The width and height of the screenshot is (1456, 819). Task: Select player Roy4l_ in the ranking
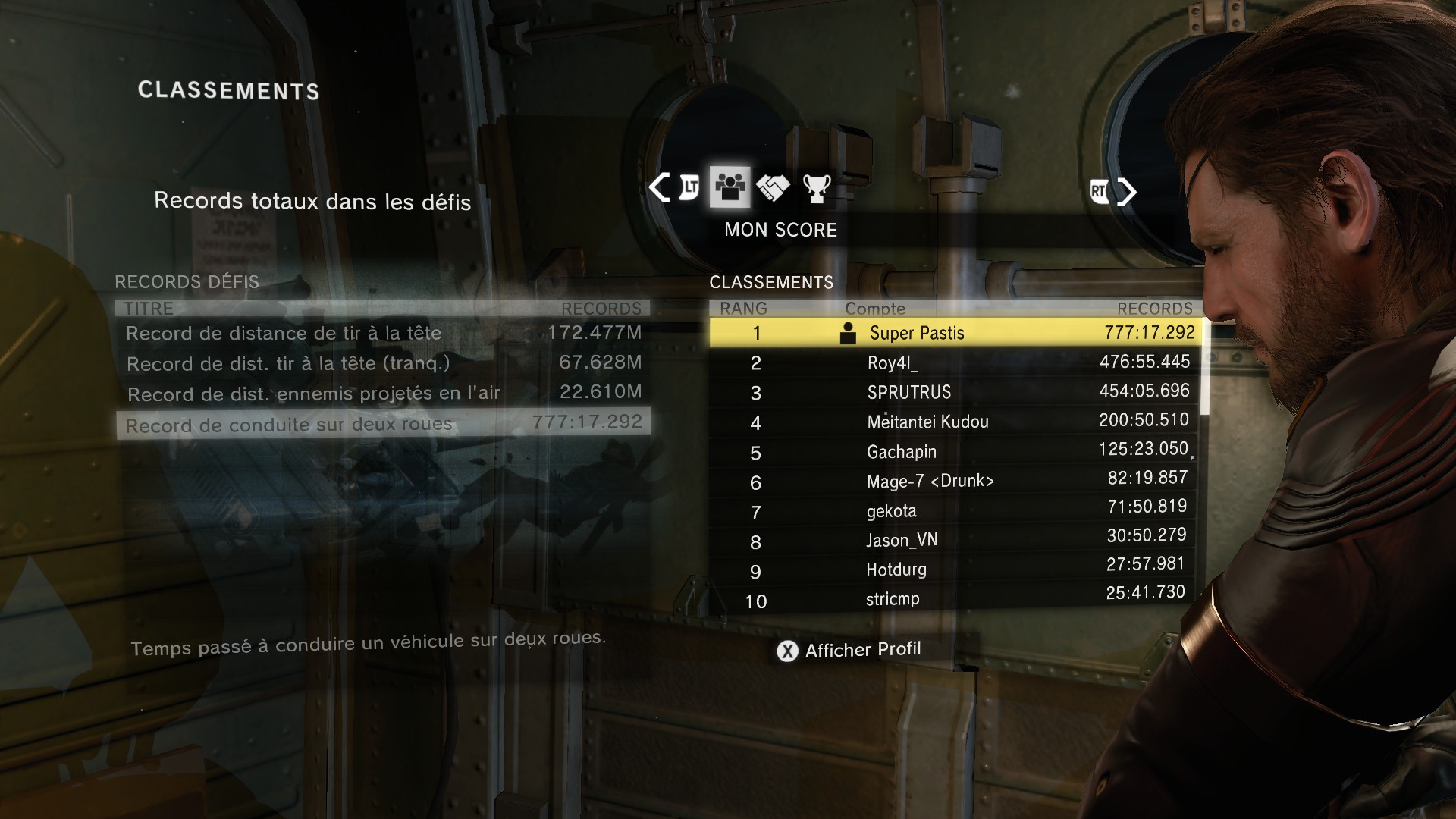point(955,362)
